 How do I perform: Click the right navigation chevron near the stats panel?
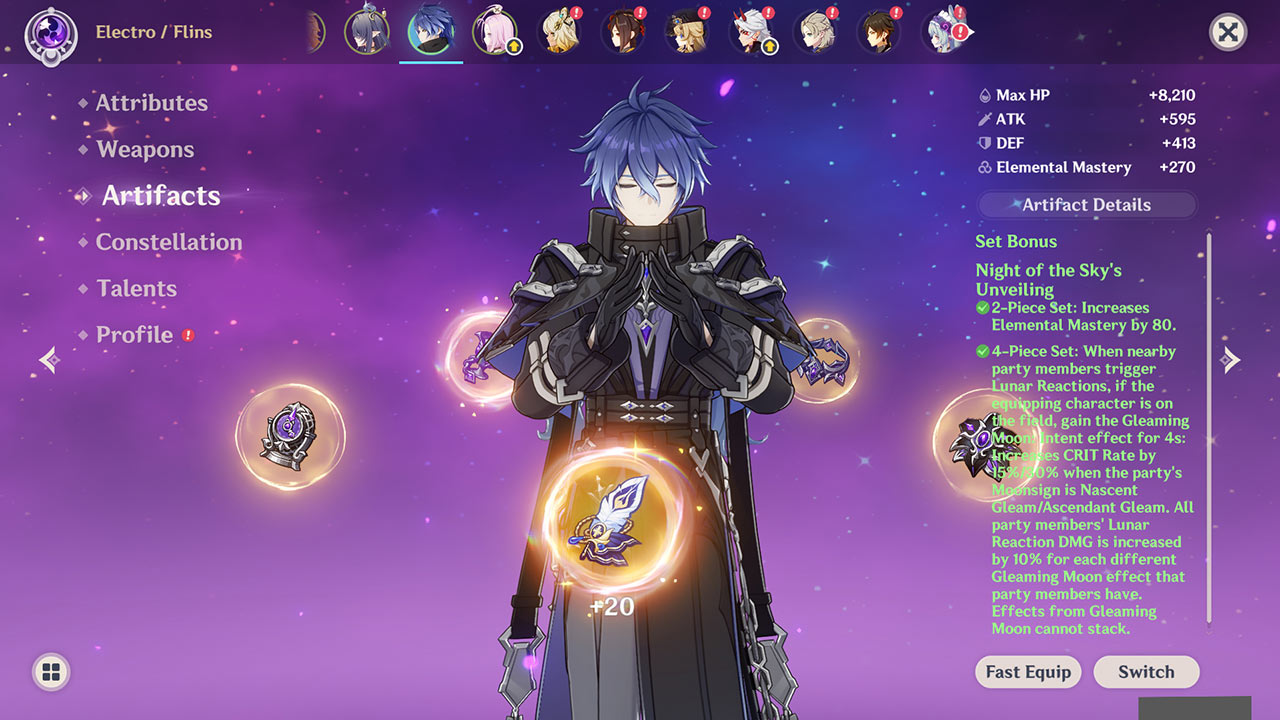click(1232, 359)
